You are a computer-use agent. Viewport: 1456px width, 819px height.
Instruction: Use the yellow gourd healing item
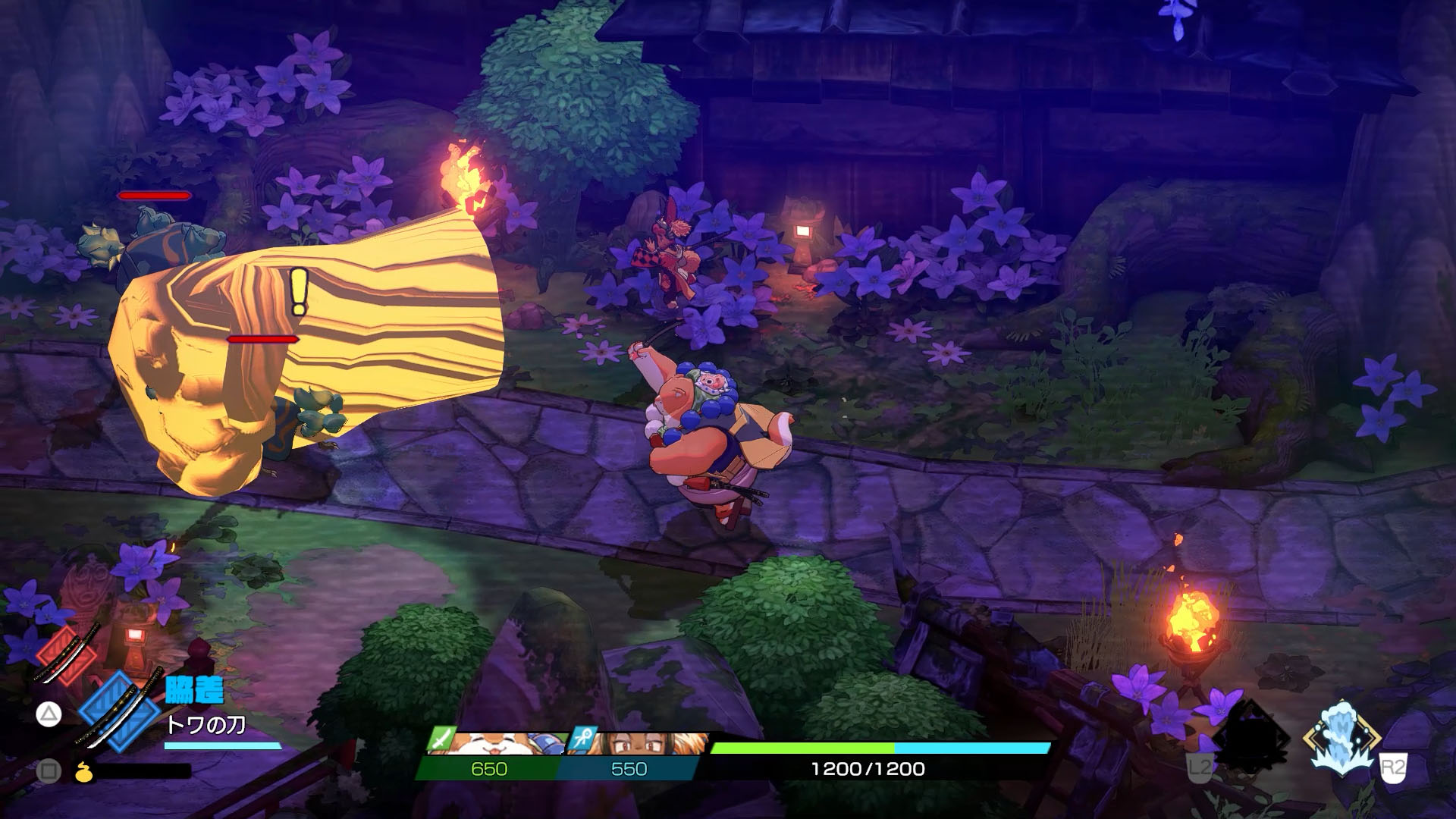[x=84, y=771]
